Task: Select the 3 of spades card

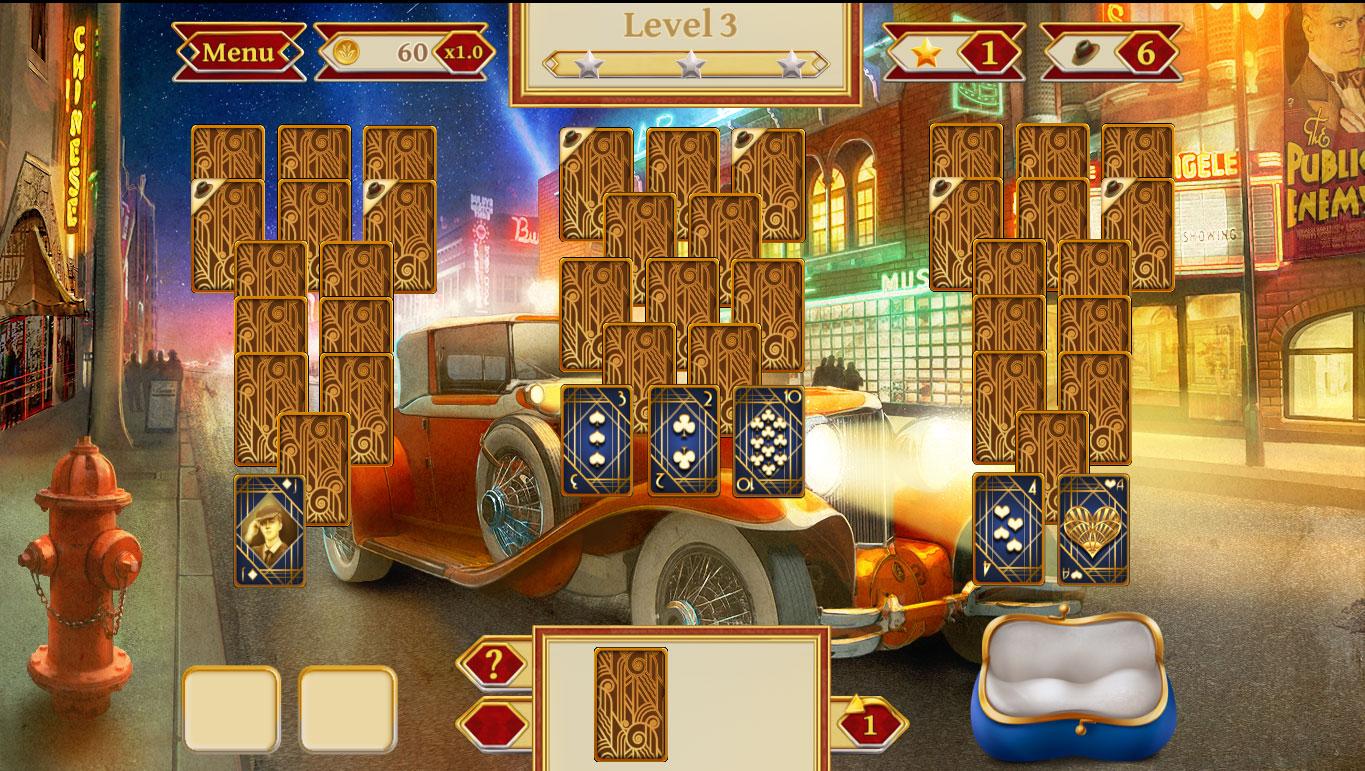Action: [597, 441]
